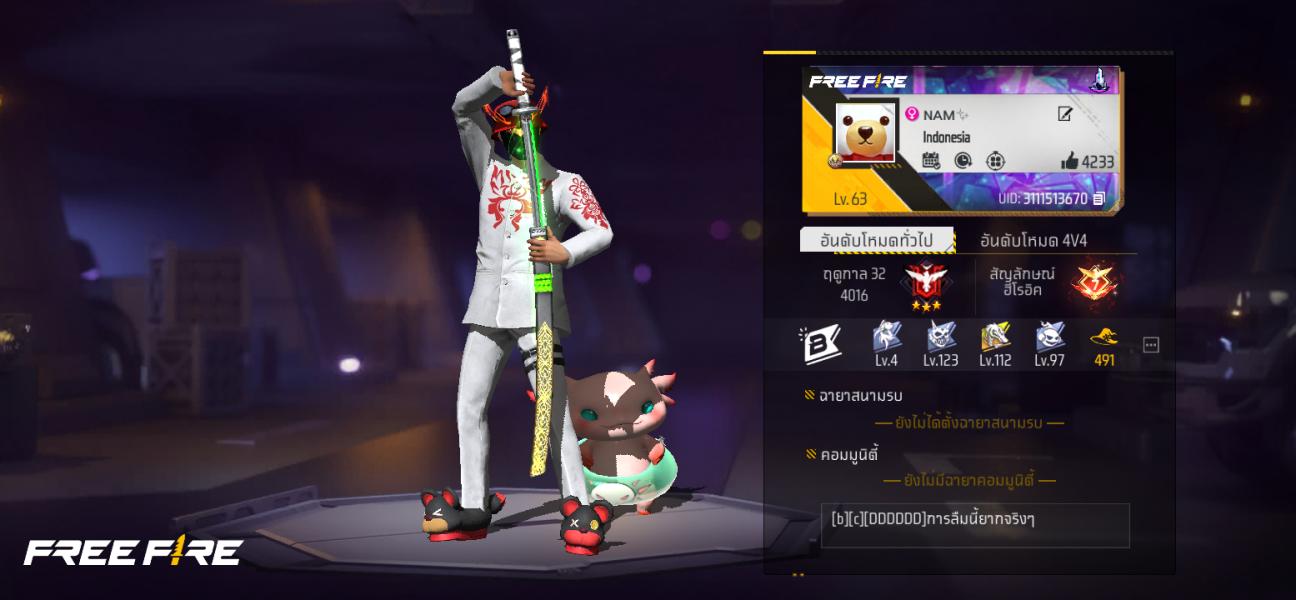This screenshot has height=600, width=1296.
Task: Open the three-dots more badges button
Action: coord(1151,345)
